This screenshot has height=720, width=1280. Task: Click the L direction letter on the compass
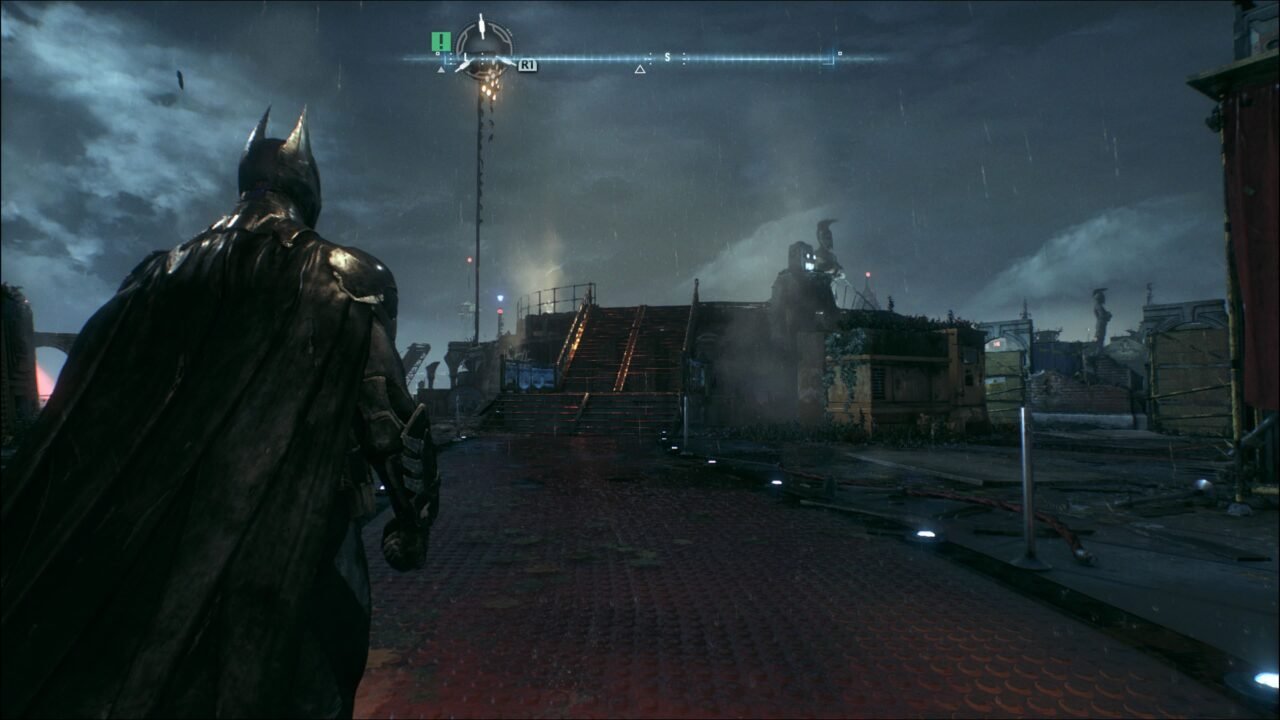pos(466,56)
